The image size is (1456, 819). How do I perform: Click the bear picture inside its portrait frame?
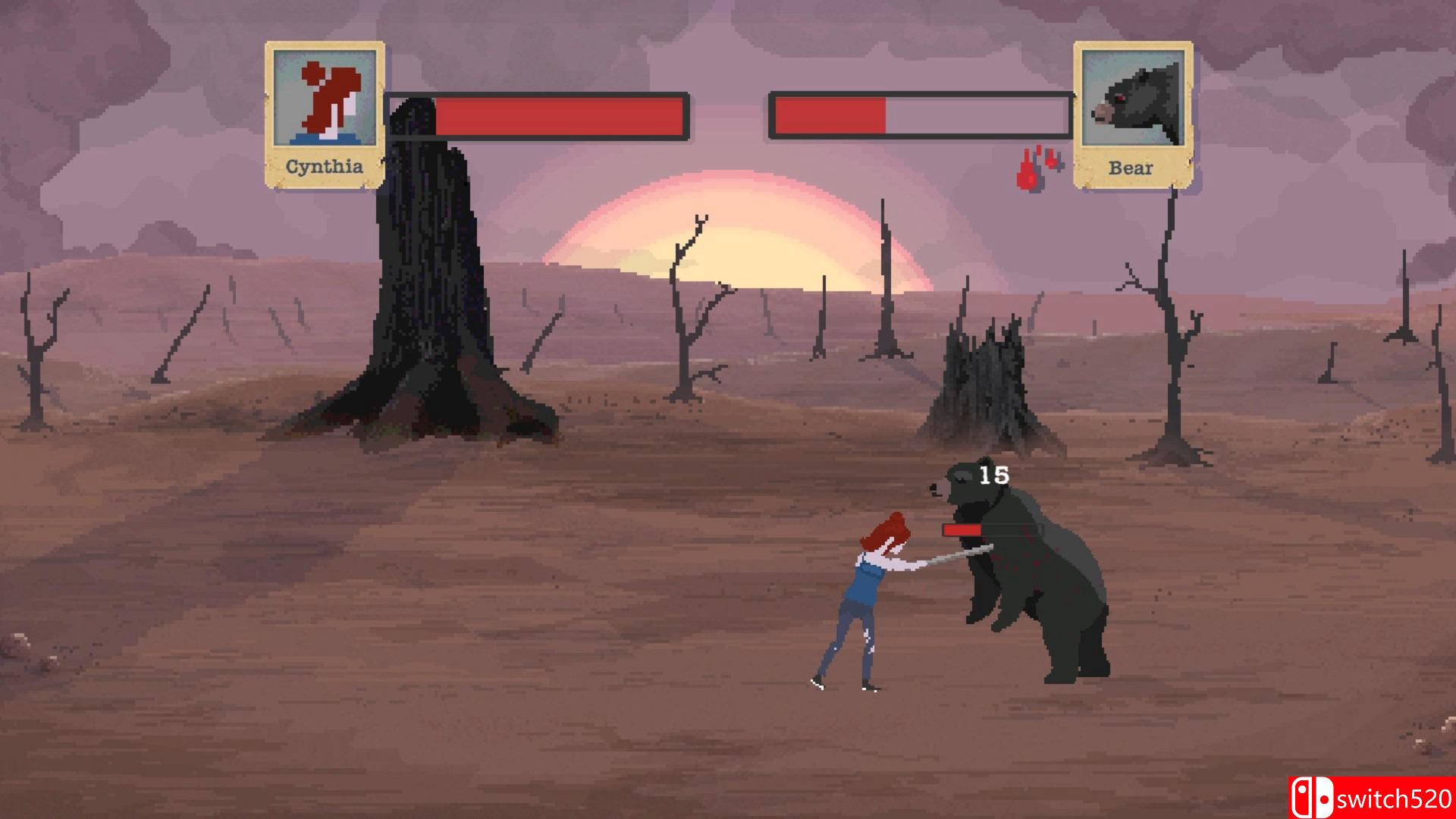tap(1133, 99)
